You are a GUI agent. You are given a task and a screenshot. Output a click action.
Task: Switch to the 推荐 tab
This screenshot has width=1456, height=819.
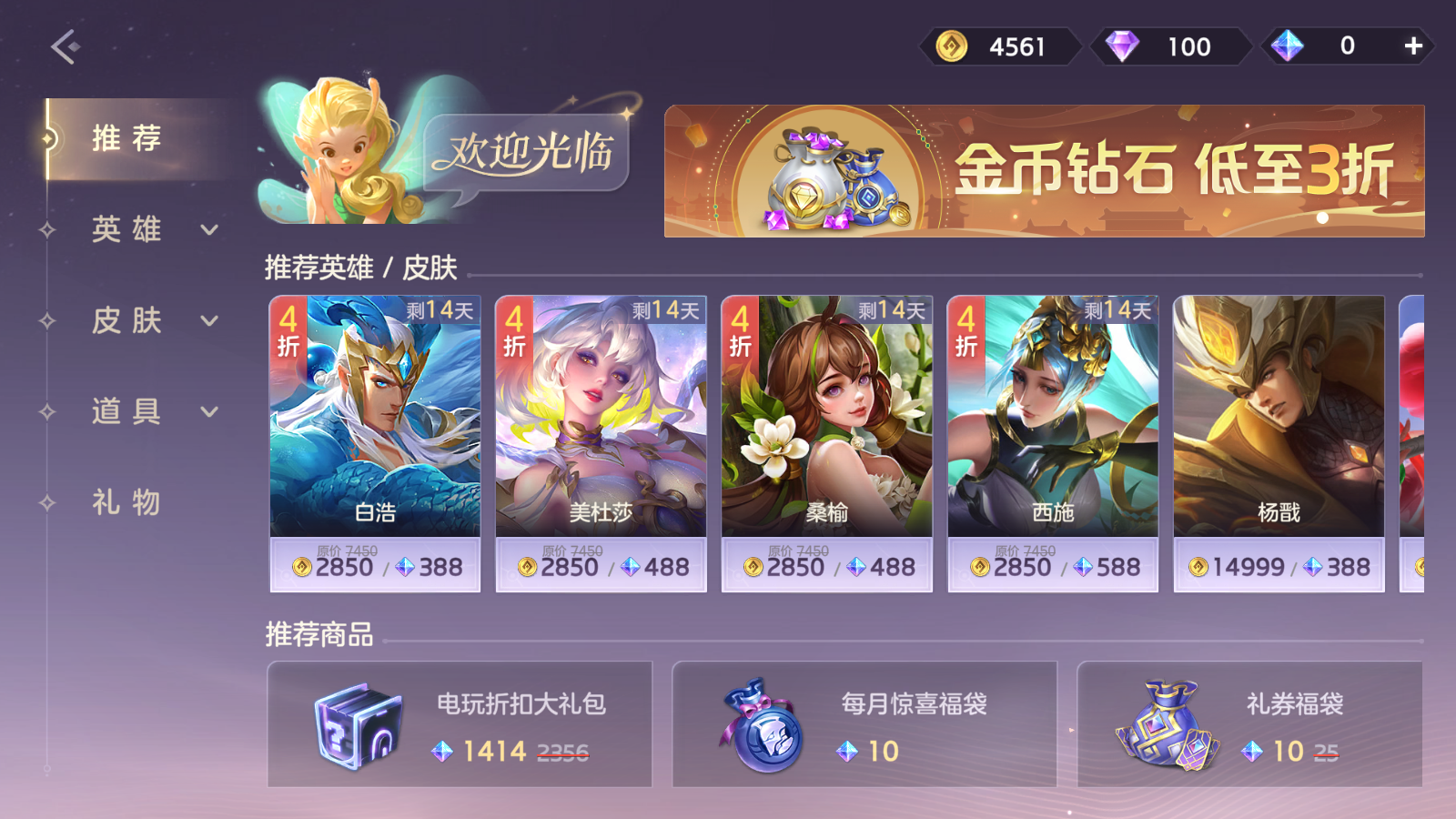(x=125, y=138)
